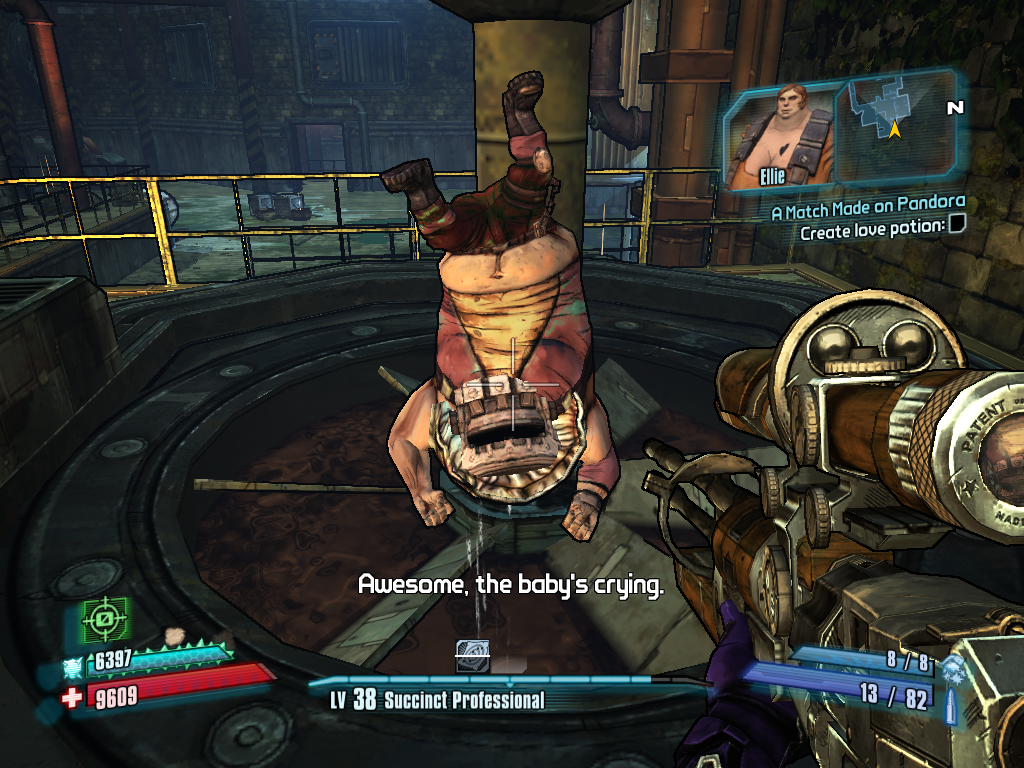Activate the green crosshair action skill icon
The height and width of the screenshot is (768, 1024).
pos(101,621)
